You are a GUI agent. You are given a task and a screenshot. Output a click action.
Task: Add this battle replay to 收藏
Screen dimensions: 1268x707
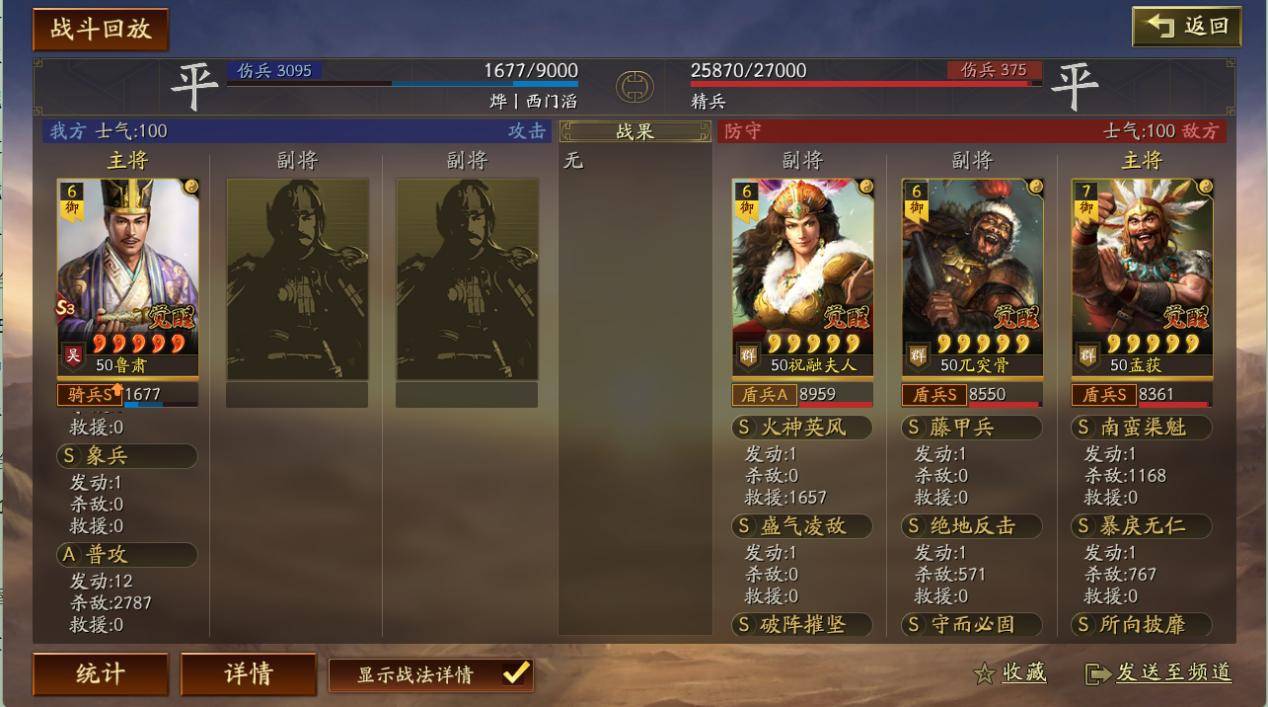[x=1010, y=673]
